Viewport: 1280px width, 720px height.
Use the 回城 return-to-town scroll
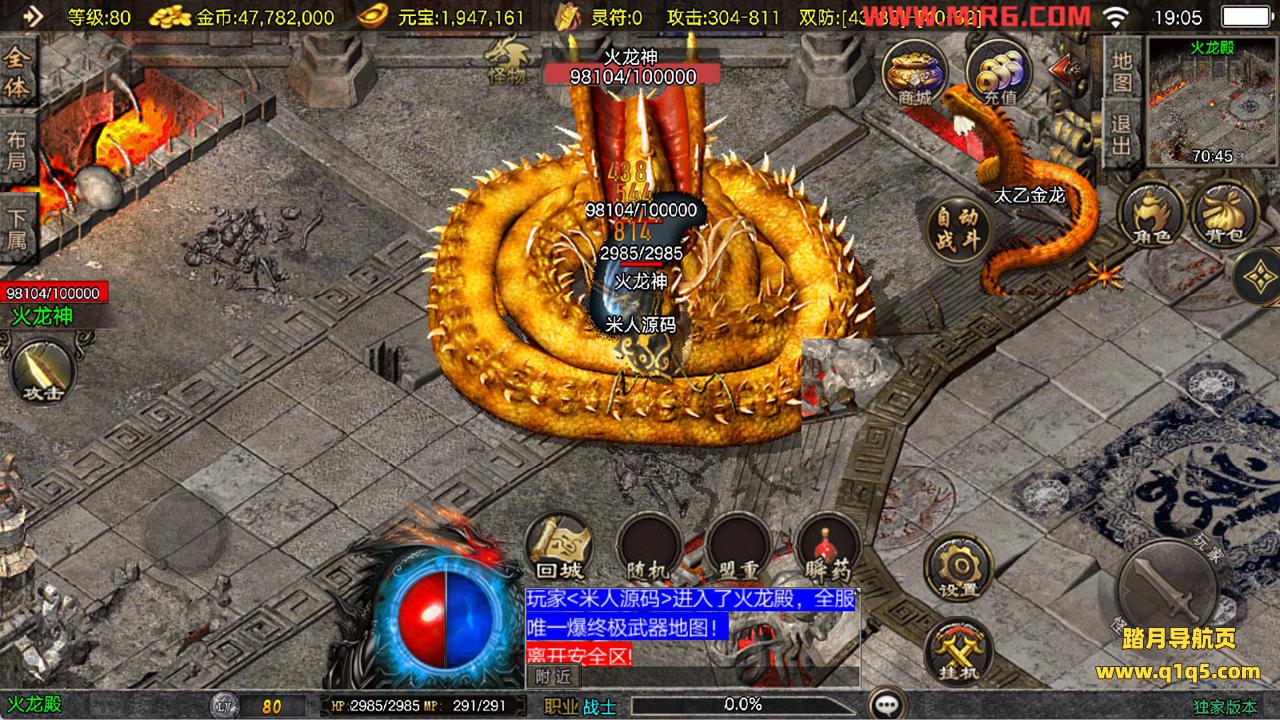tap(559, 548)
